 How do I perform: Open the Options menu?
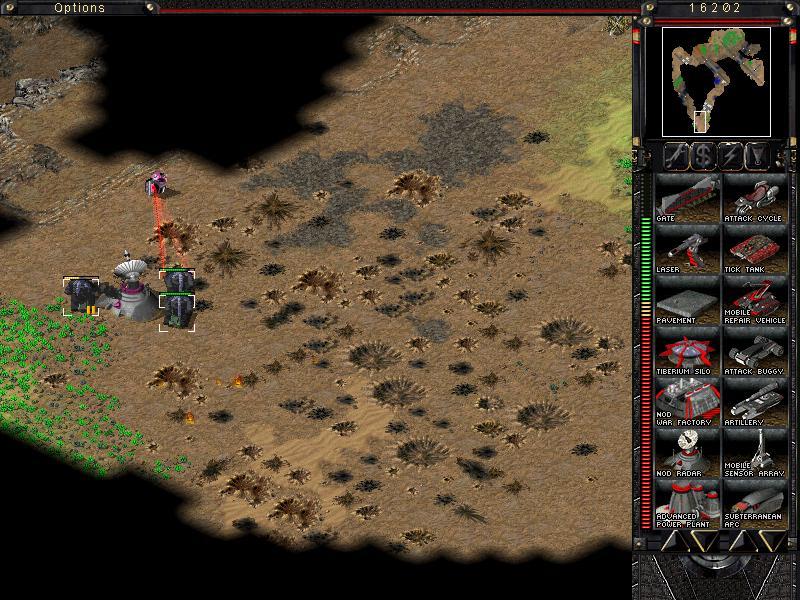pyautogui.click(x=79, y=8)
